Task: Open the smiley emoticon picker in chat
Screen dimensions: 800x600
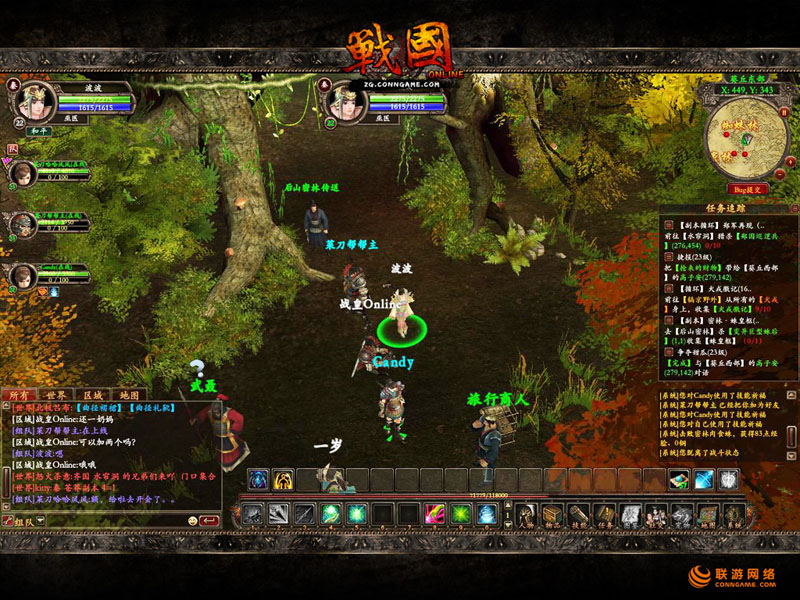Action: click(x=191, y=521)
